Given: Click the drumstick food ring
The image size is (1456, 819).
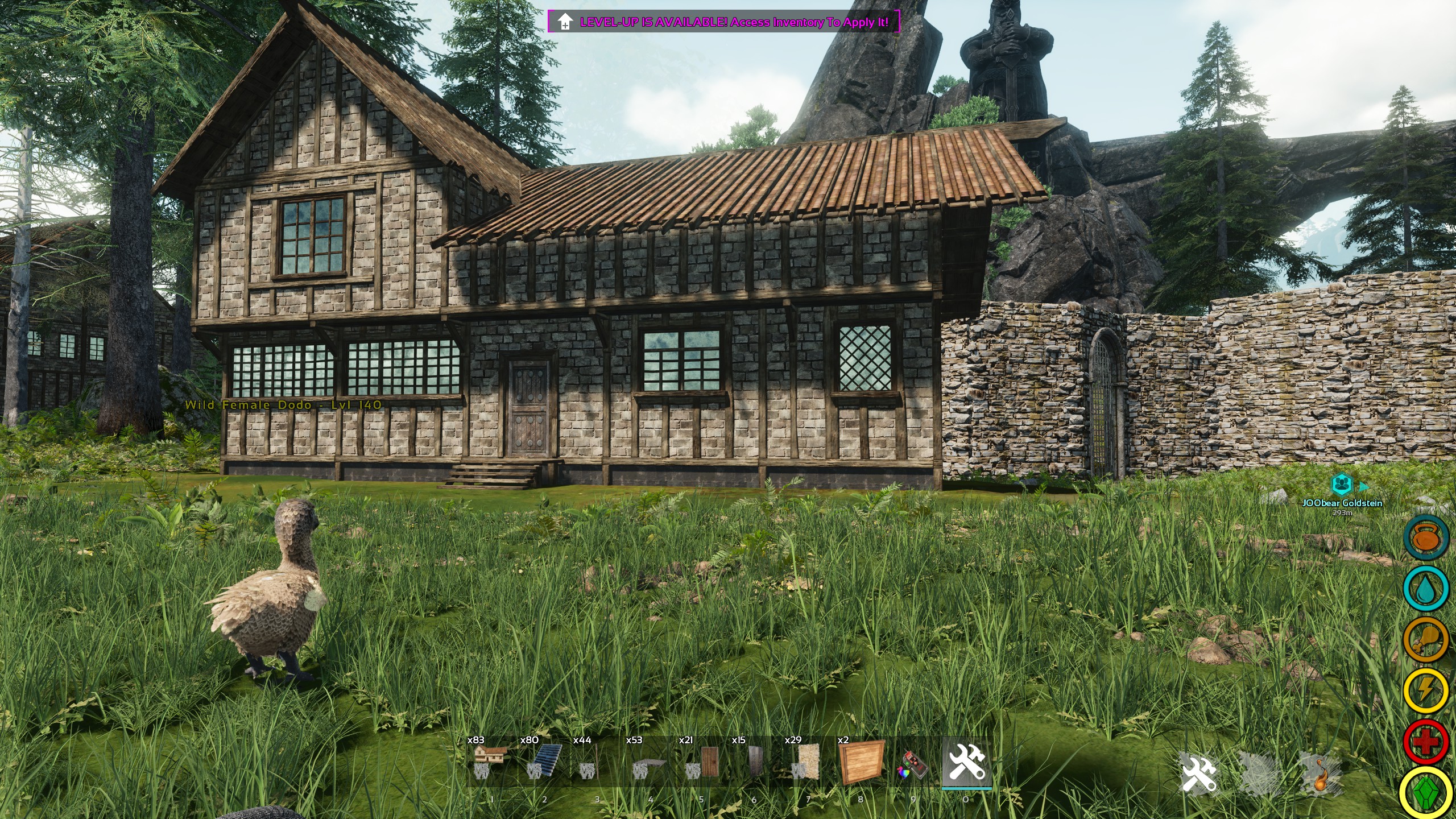Looking at the screenshot, I should coord(1426,640).
